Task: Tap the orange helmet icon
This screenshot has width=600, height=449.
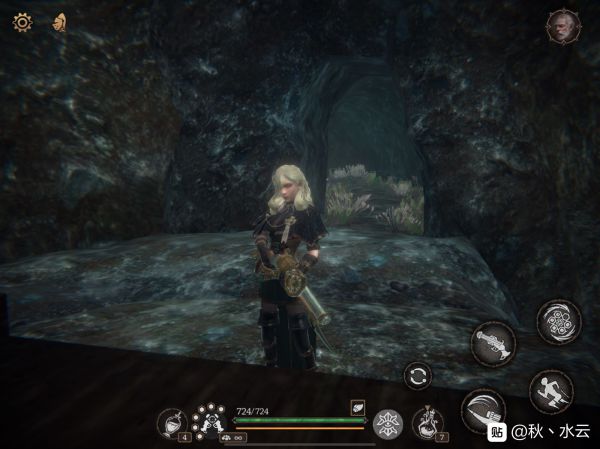Action: point(59,21)
